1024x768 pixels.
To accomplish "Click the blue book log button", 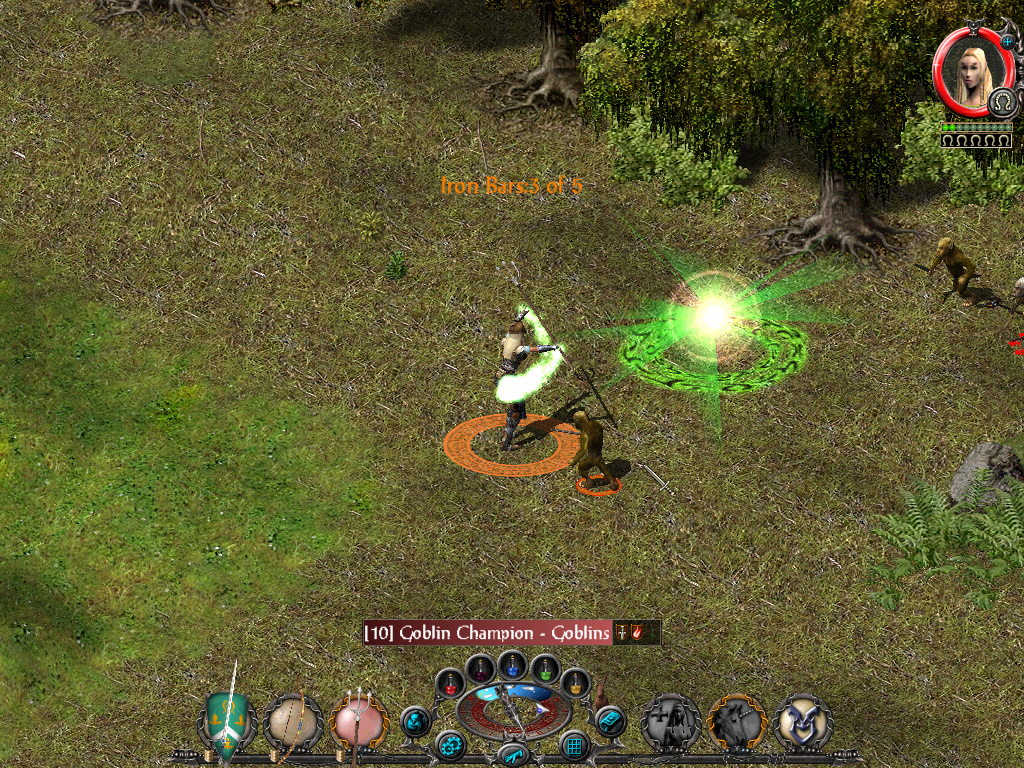I will click(609, 720).
